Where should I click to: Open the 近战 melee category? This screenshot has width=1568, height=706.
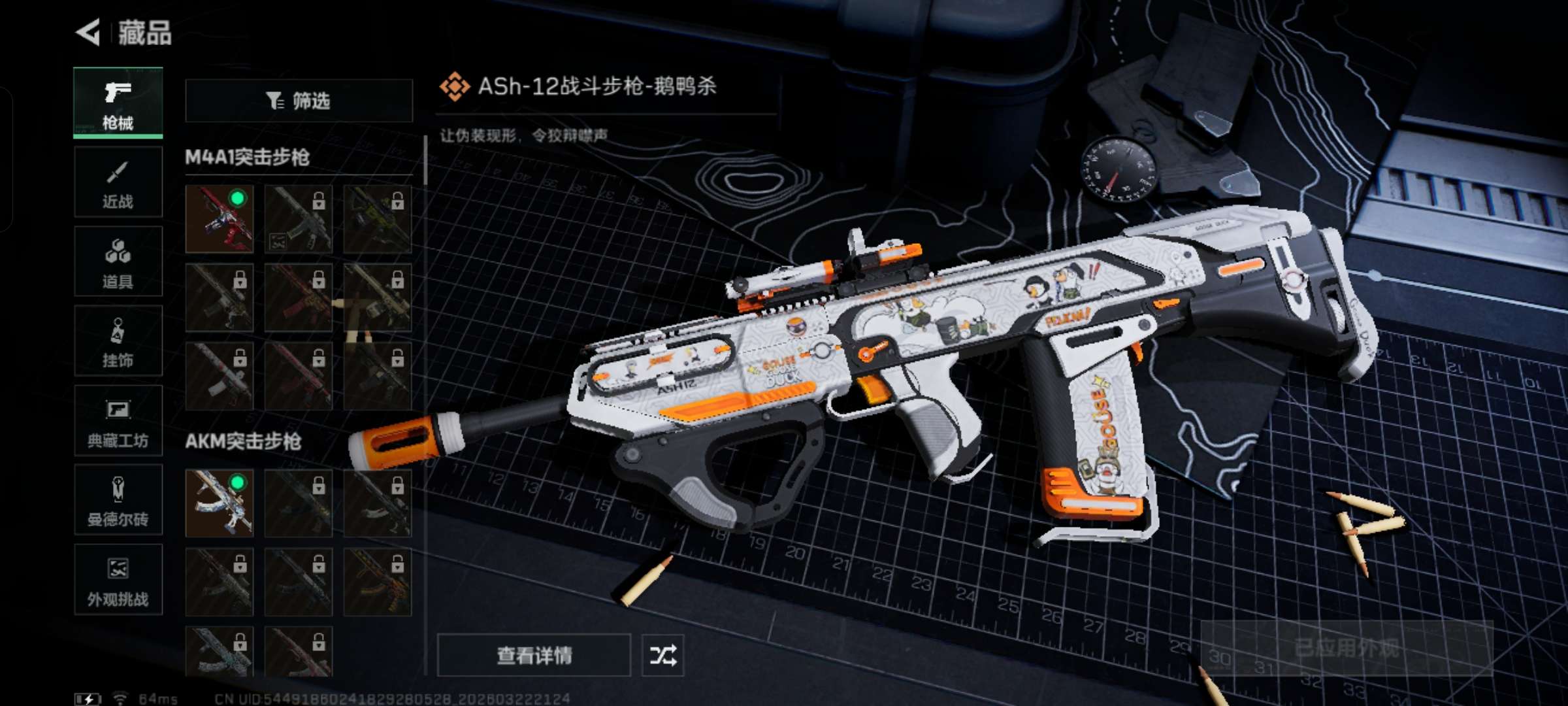(118, 182)
